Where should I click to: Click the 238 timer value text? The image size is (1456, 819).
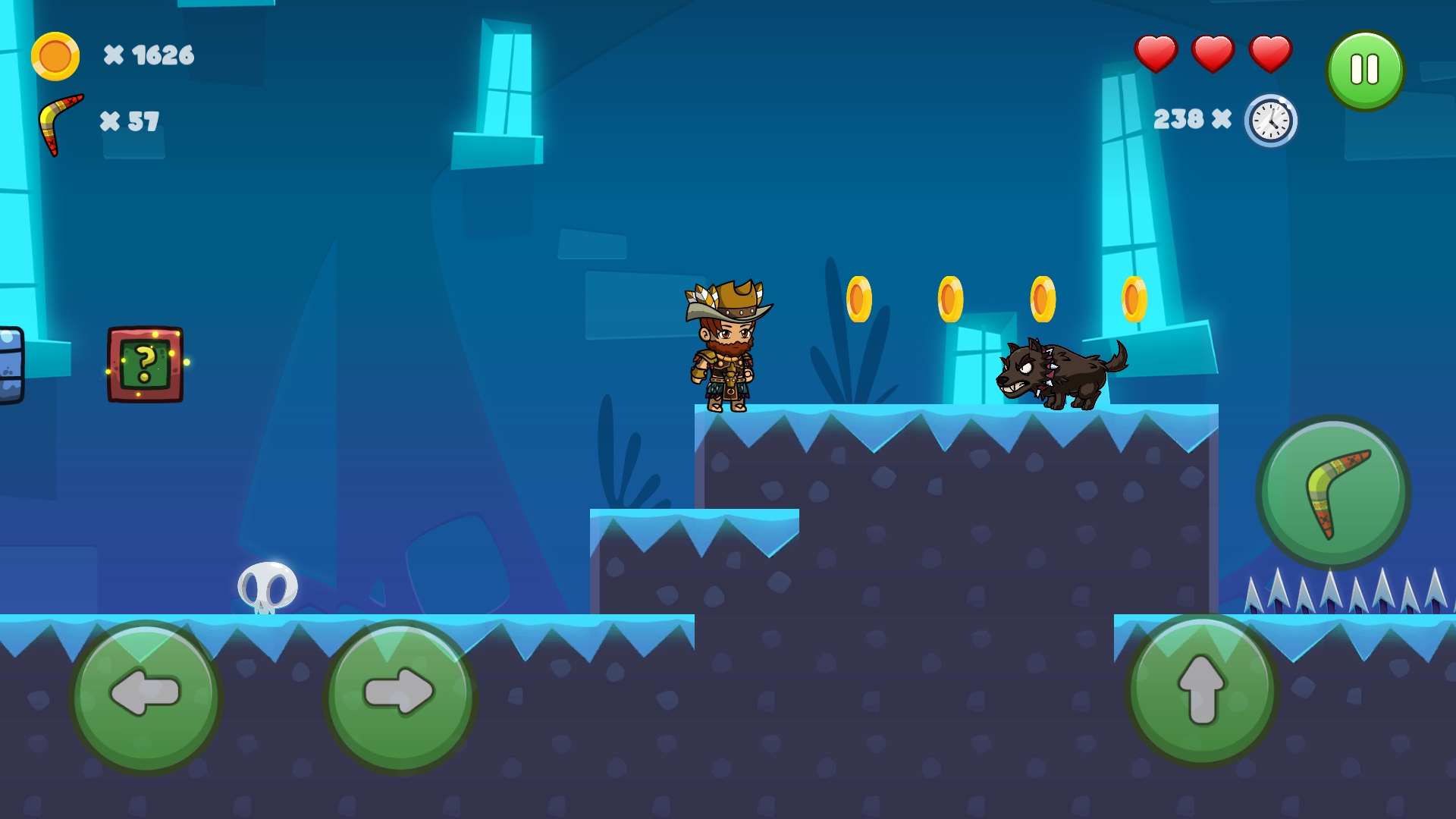[x=1181, y=119]
